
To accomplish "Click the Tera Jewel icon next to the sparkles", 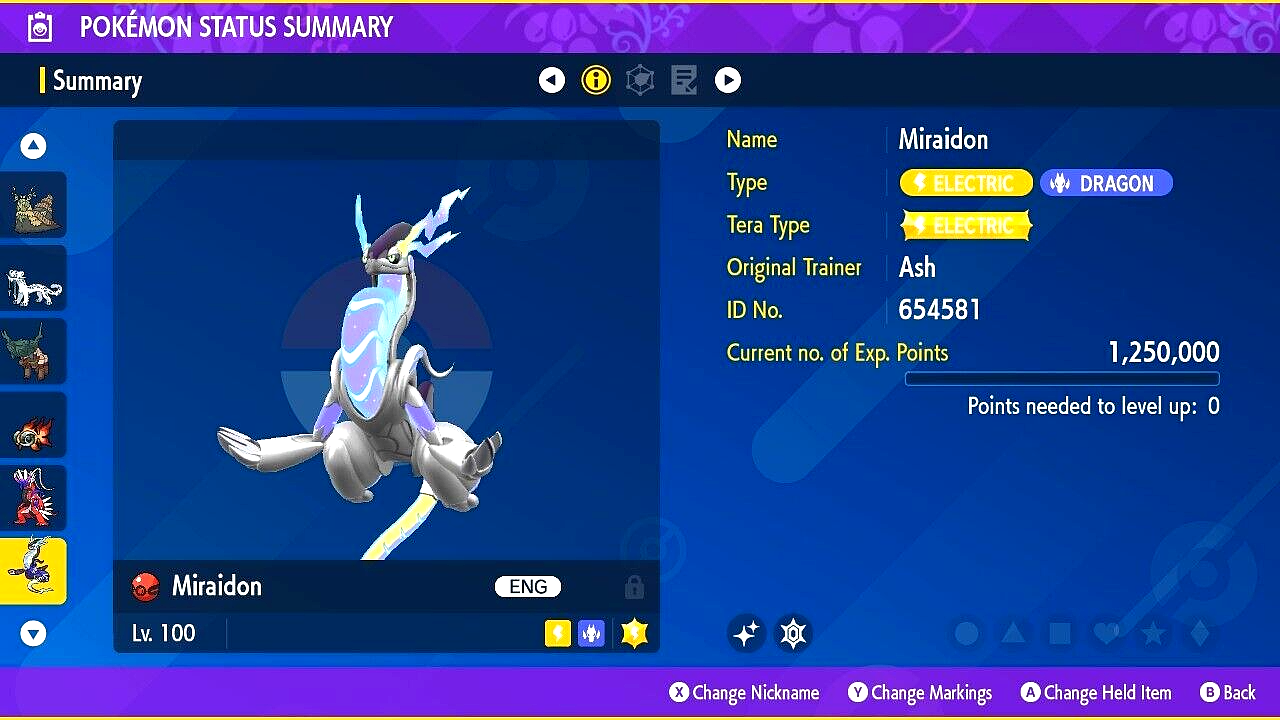I will pyautogui.click(x=793, y=633).
